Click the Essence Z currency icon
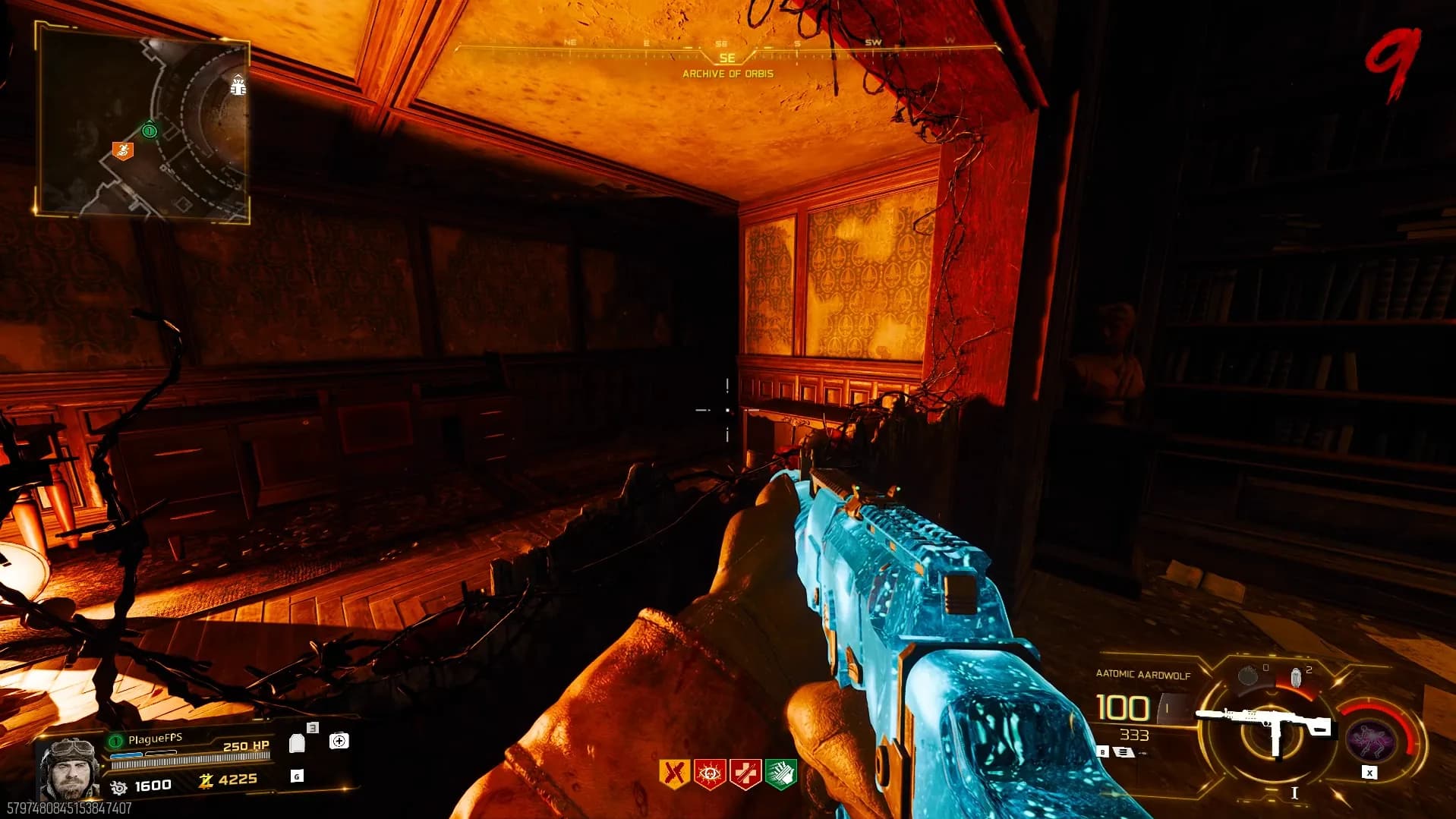This screenshot has width=1456, height=819. [205, 780]
